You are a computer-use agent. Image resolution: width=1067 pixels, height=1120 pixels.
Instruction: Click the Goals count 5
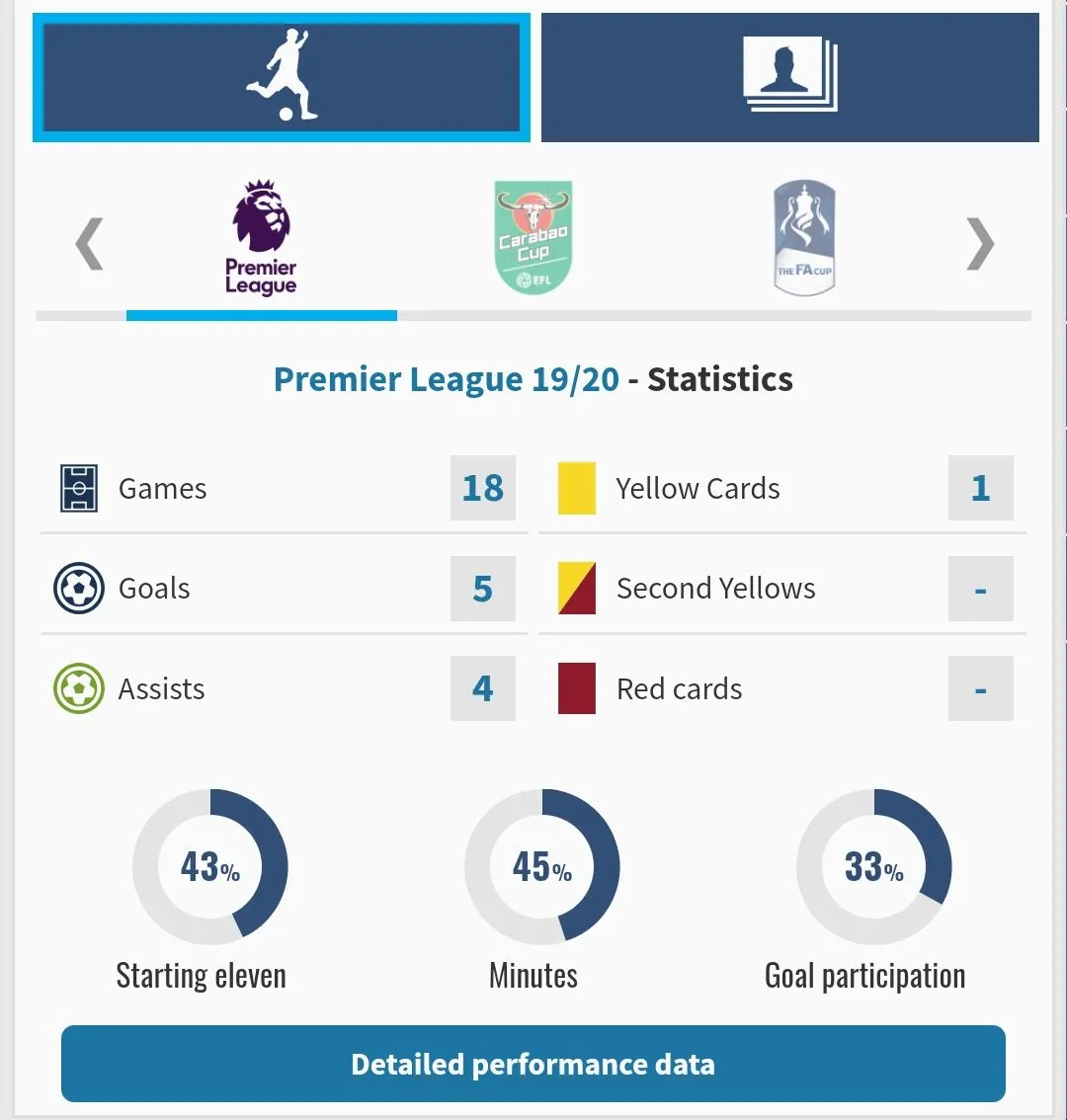click(482, 589)
